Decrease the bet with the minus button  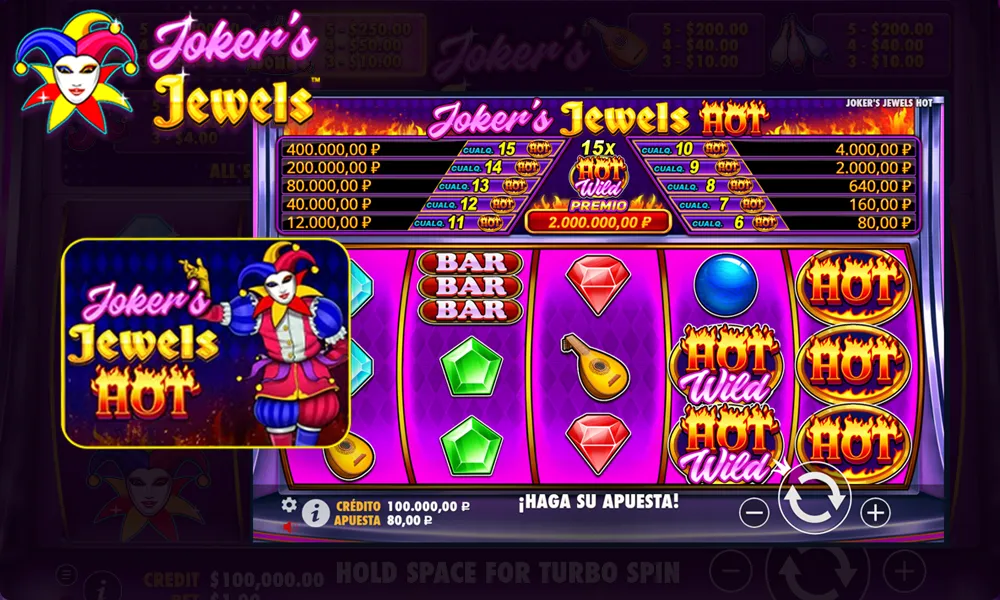point(754,513)
